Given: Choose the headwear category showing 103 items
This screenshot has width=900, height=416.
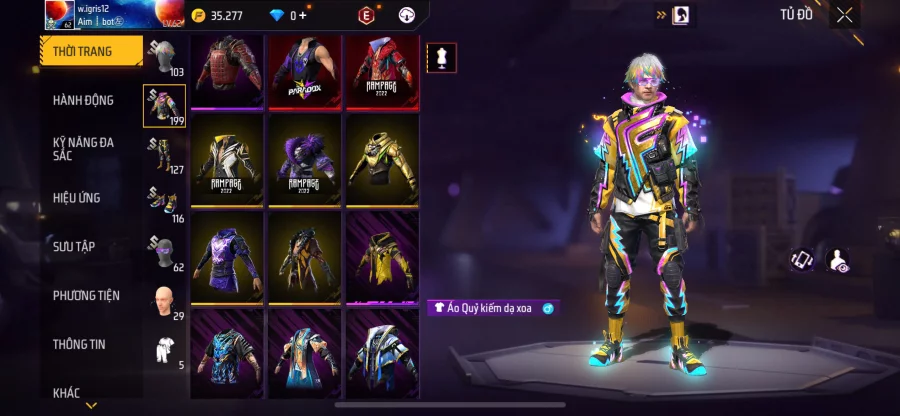Looking at the screenshot, I should (164, 58).
